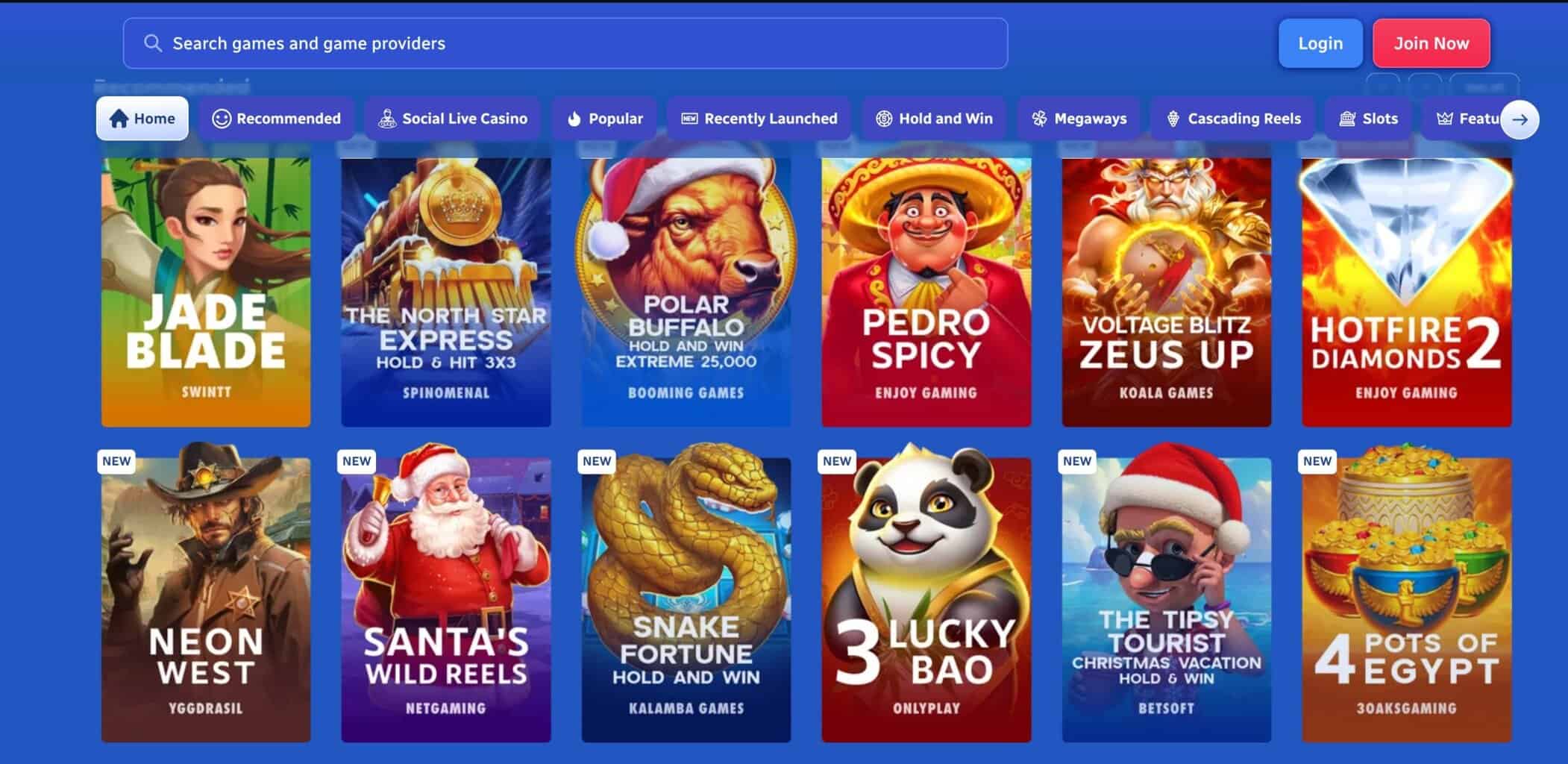Click the magnifier icon in the search bar
This screenshot has width=1568, height=764.
pos(154,43)
